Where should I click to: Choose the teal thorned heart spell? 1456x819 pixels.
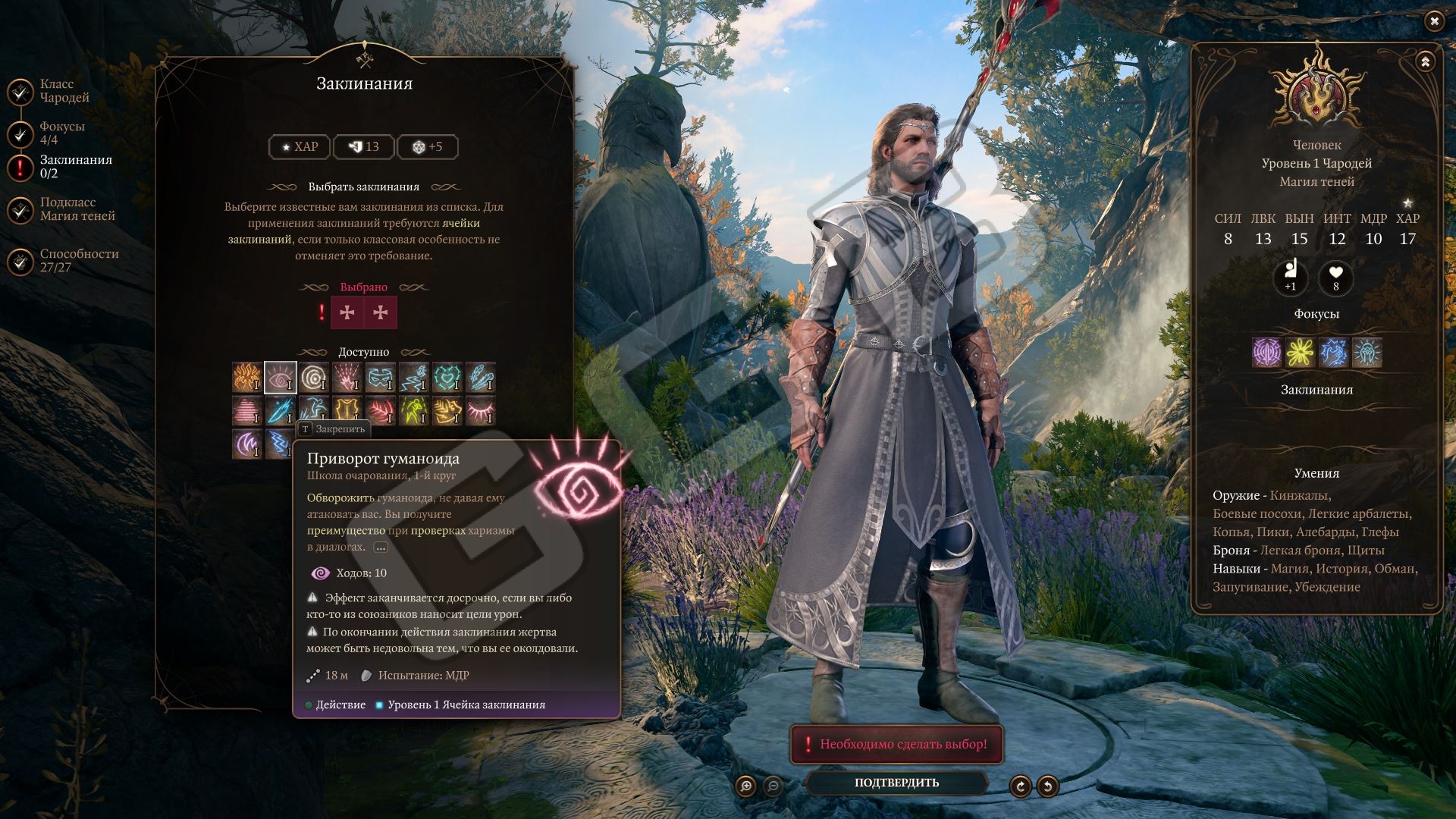click(447, 377)
